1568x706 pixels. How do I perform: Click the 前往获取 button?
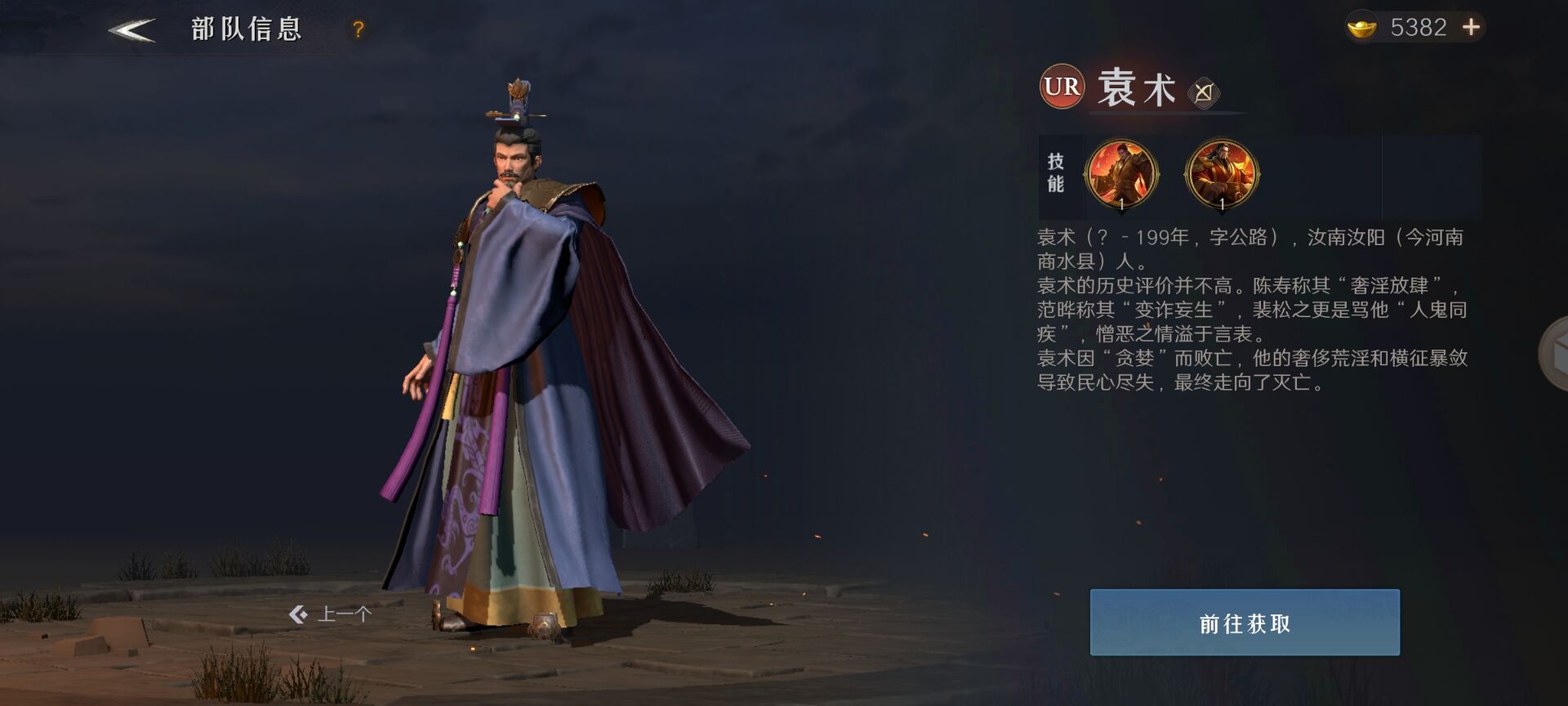[1244, 623]
